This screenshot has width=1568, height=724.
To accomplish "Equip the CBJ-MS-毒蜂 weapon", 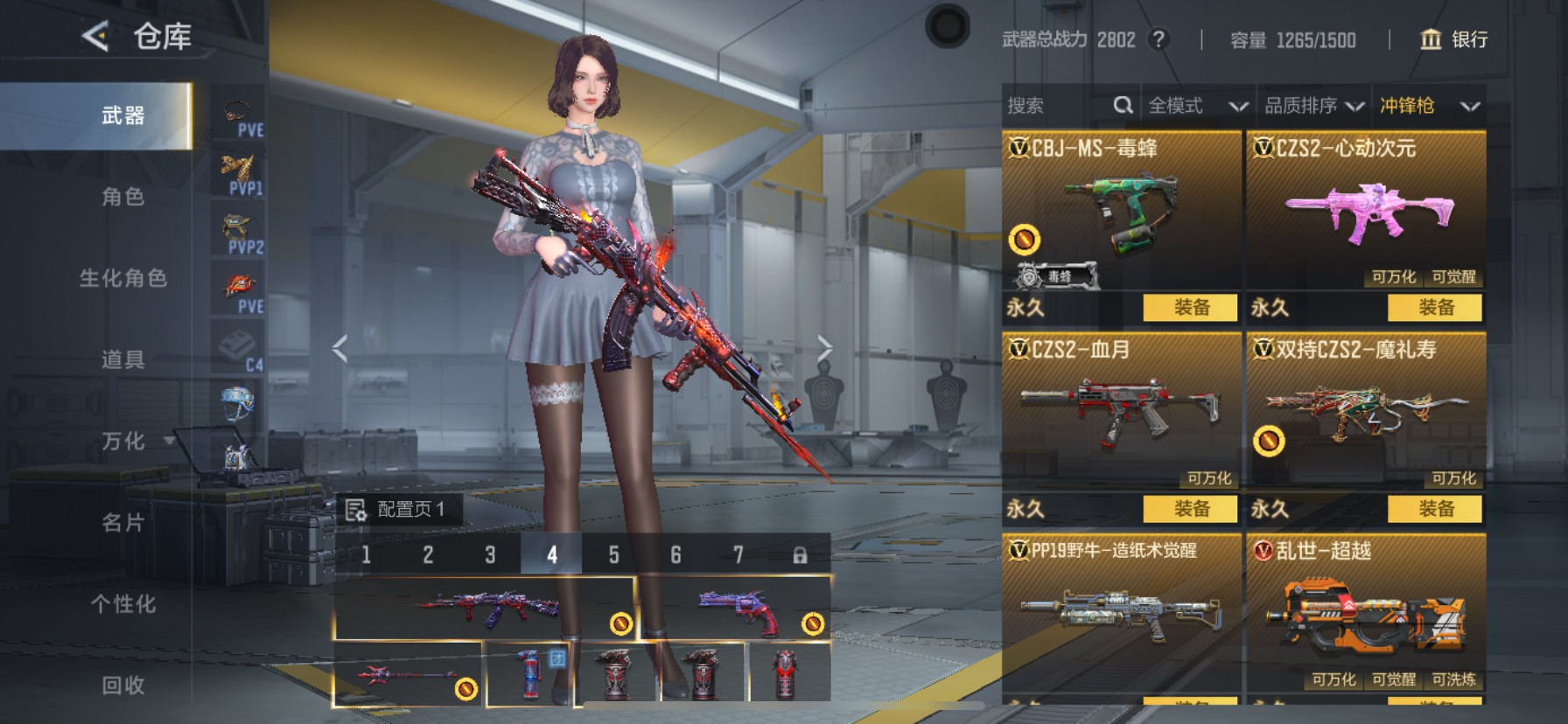I will tap(1191, 308).
